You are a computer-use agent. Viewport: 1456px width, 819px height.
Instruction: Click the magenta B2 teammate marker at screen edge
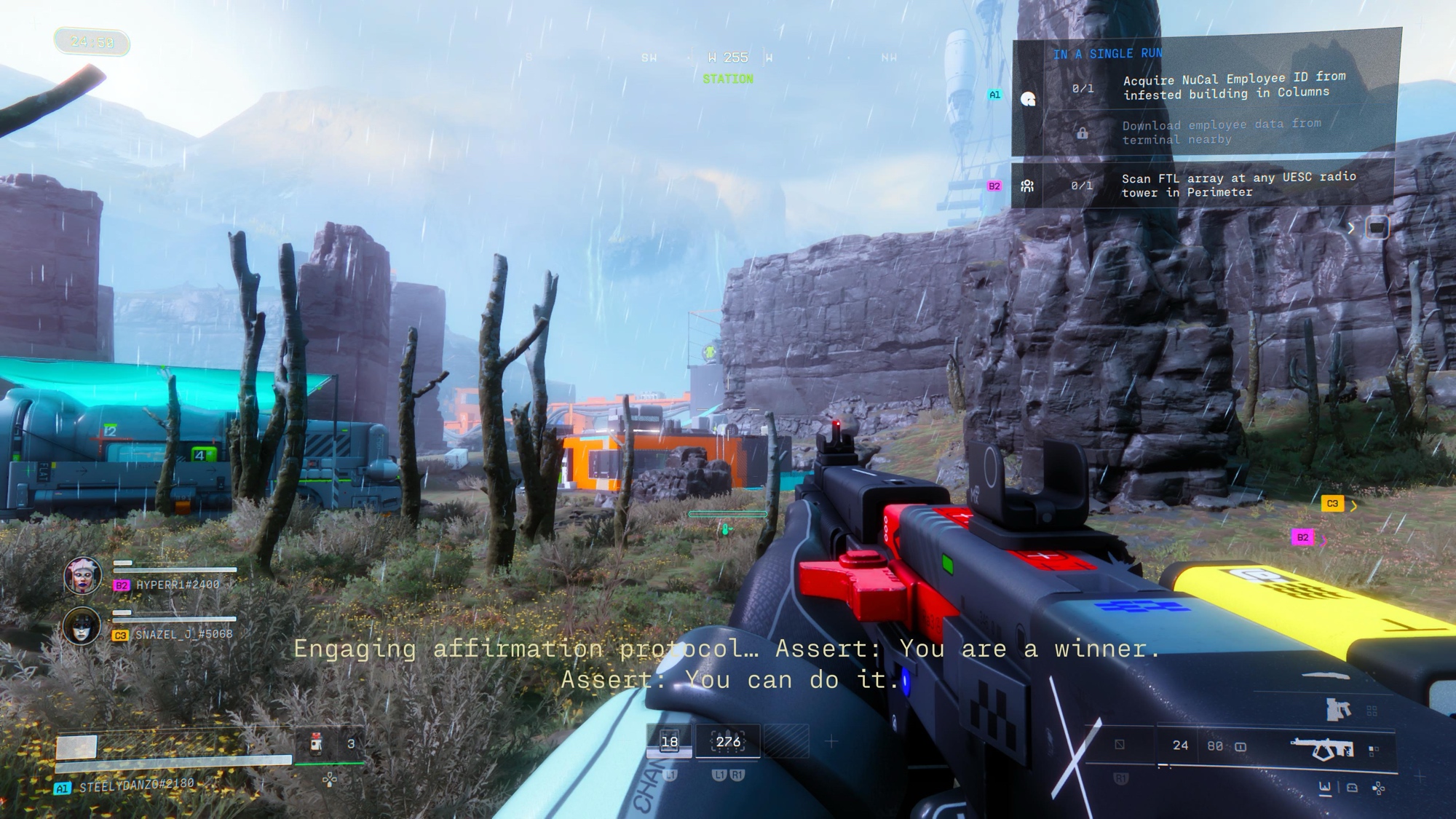click(1302, 538)
